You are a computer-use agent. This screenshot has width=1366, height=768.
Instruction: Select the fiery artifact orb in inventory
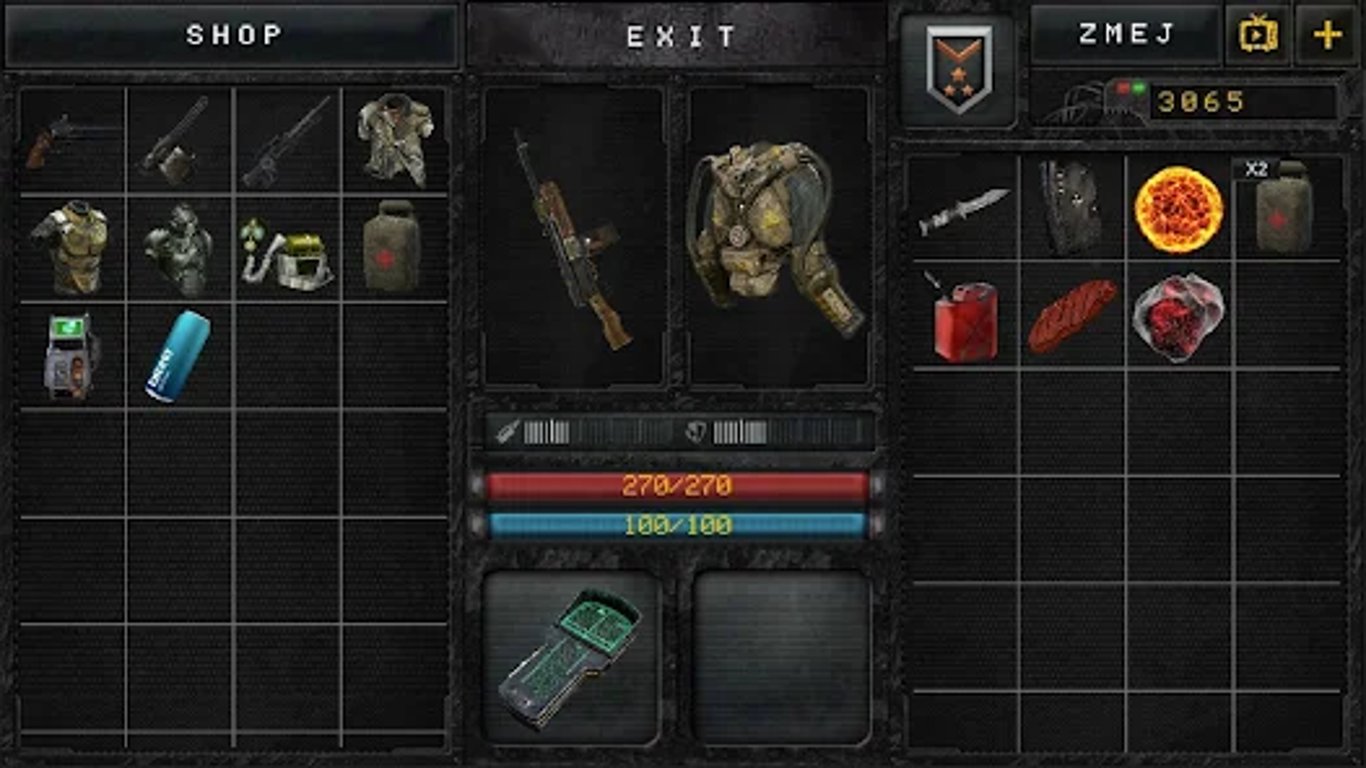click(1180, 210)
